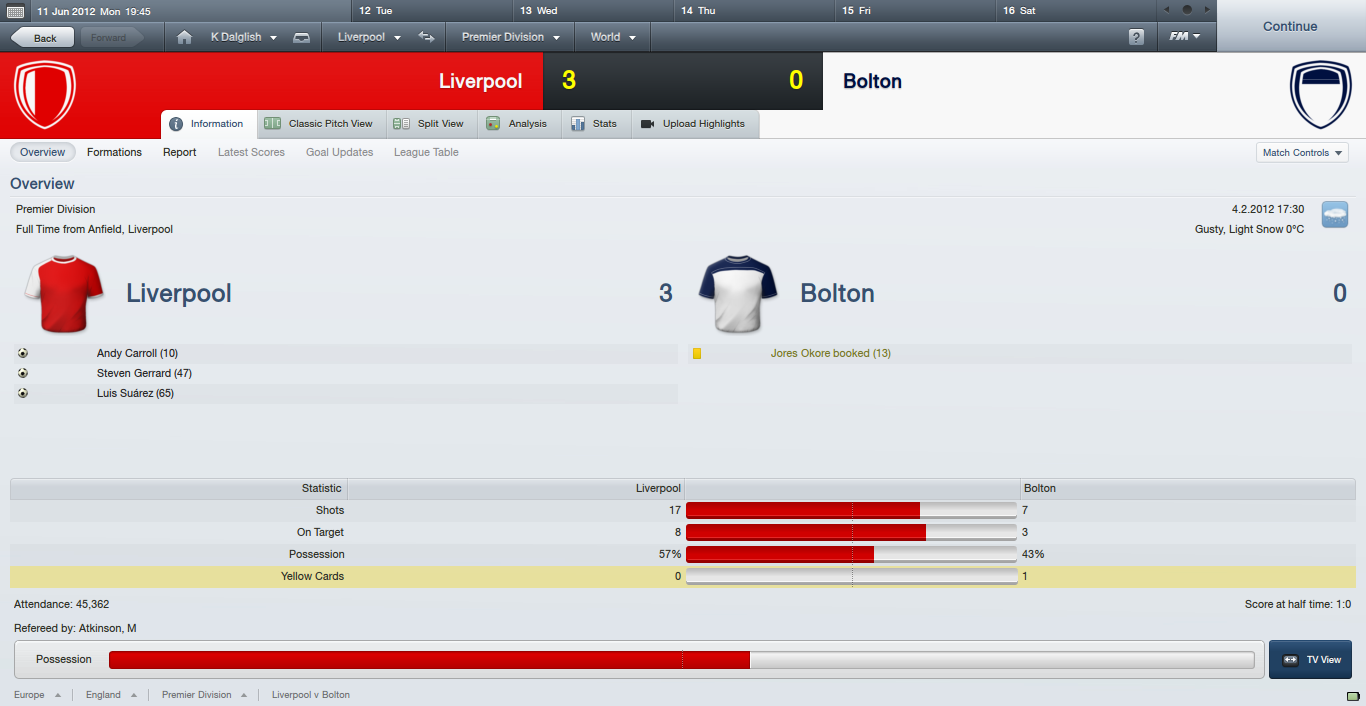Expand the Match Controls dropdown

coord(1302,153)
